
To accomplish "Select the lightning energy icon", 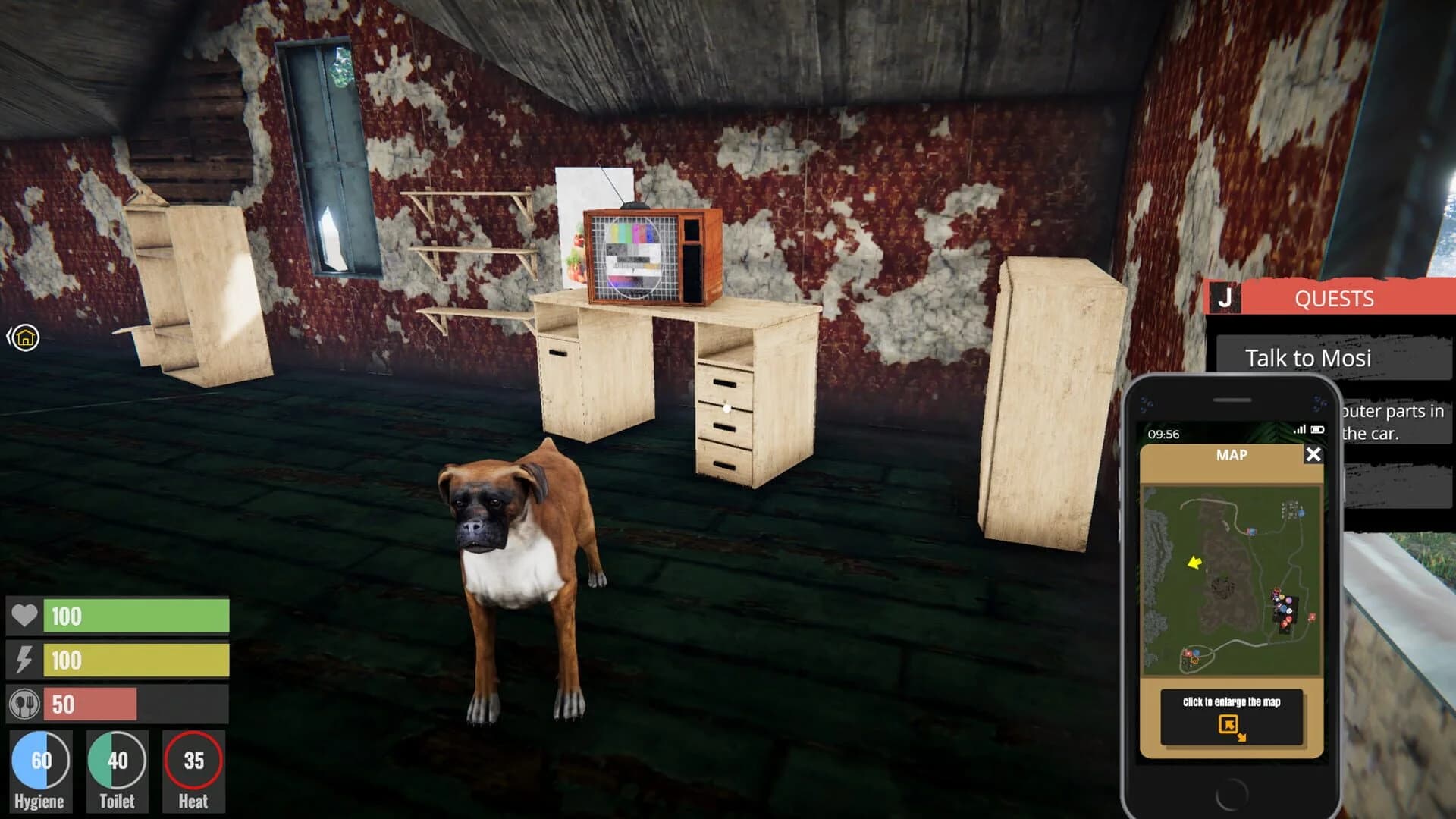I will tap(24, 660).
